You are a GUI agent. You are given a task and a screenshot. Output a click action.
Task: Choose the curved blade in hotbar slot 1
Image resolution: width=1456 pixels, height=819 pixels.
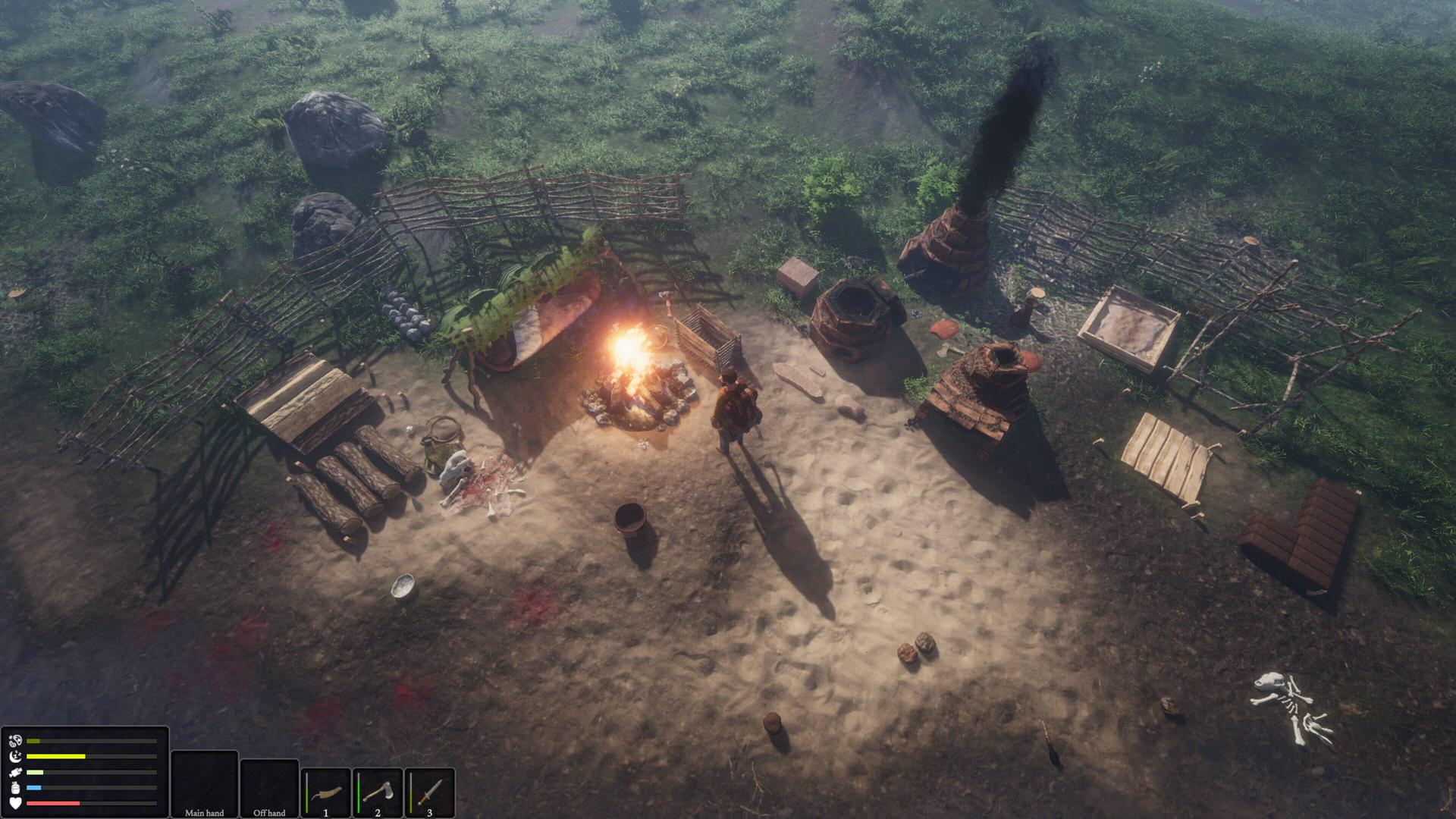(x=327, y=792)
